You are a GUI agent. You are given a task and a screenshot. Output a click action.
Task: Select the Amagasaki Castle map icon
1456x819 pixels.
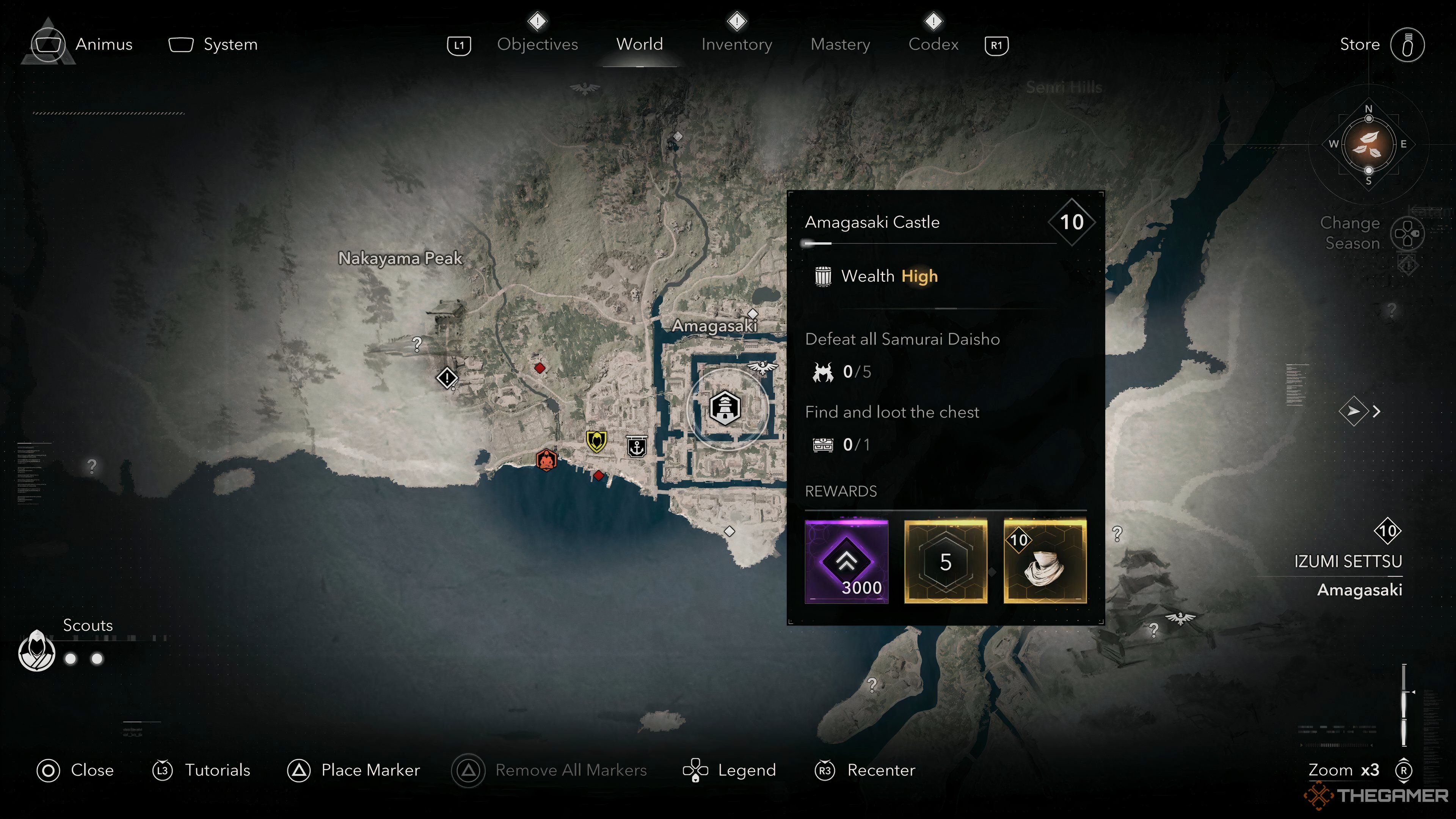pos(725,408)
